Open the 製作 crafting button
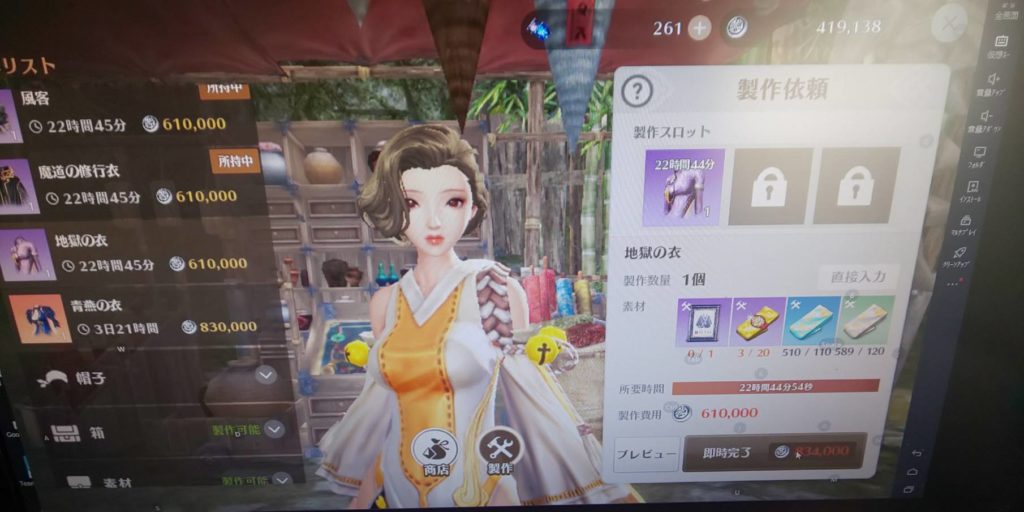1024x512 pixels. [x=500, y=451]
